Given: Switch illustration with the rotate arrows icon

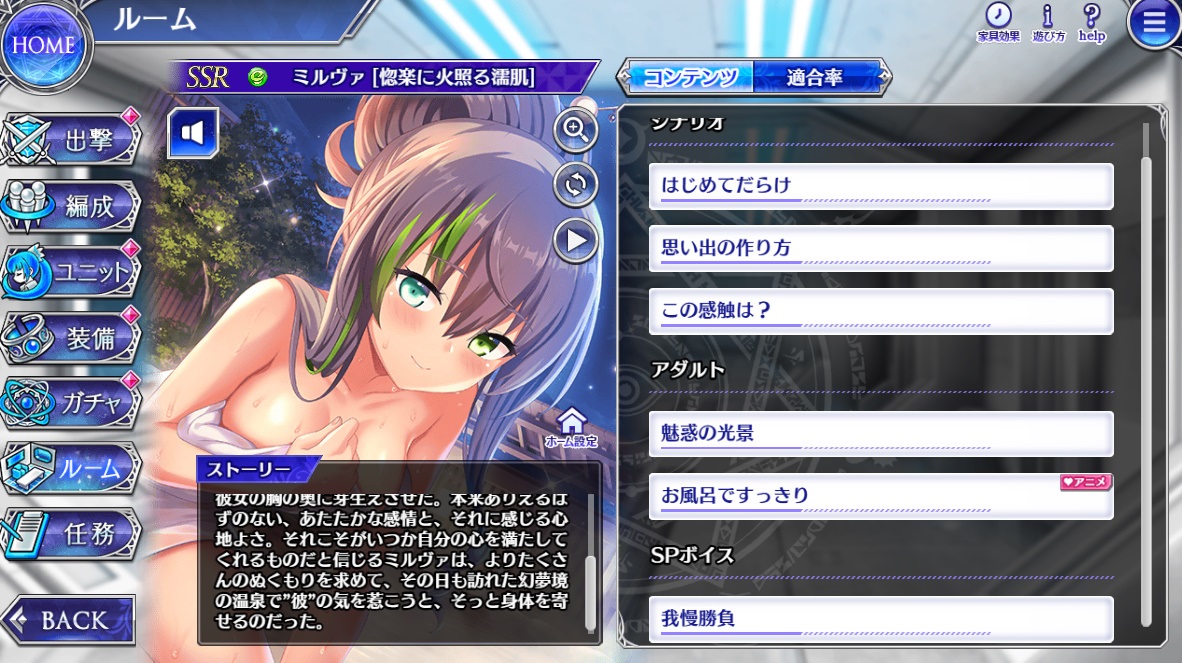Looking at the screenshot, I should pos(576,185).
